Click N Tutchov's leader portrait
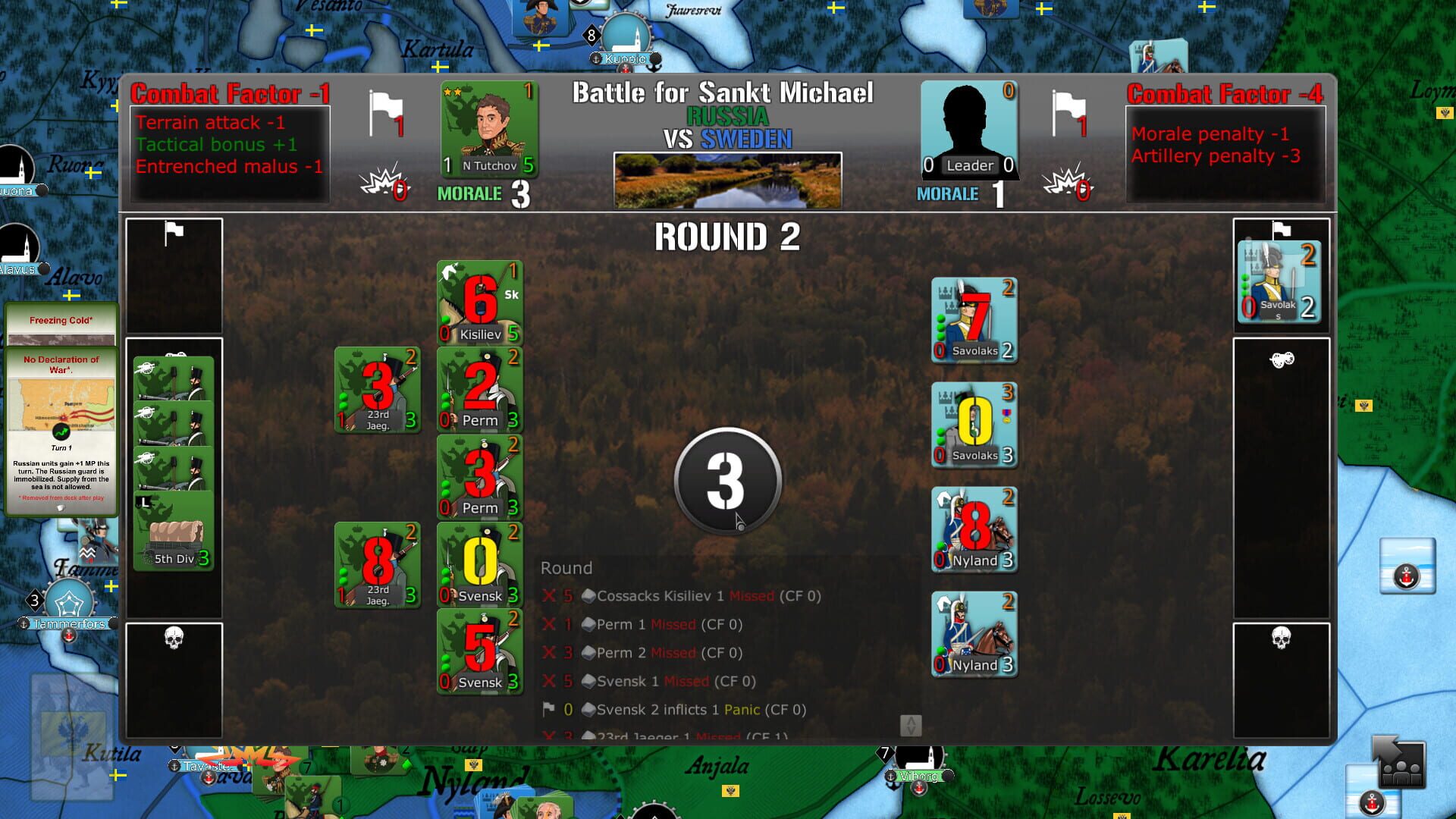 [488, 127]
